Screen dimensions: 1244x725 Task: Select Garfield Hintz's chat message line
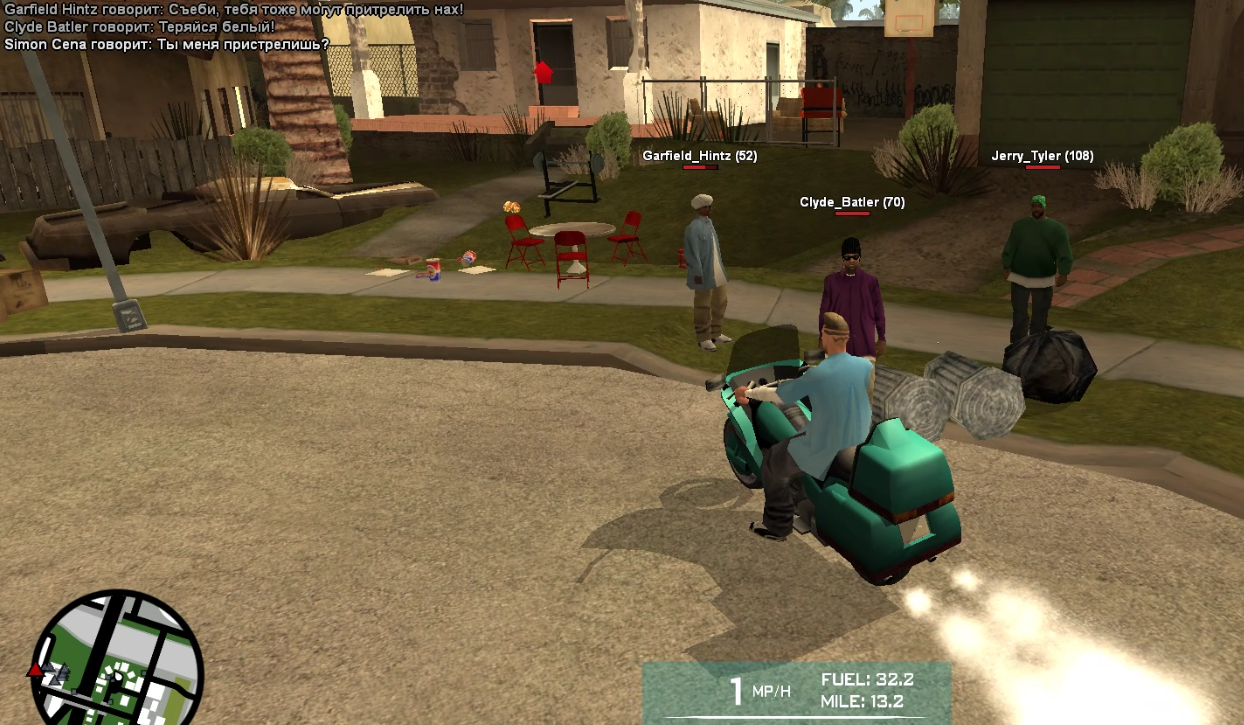click(234, 9)
